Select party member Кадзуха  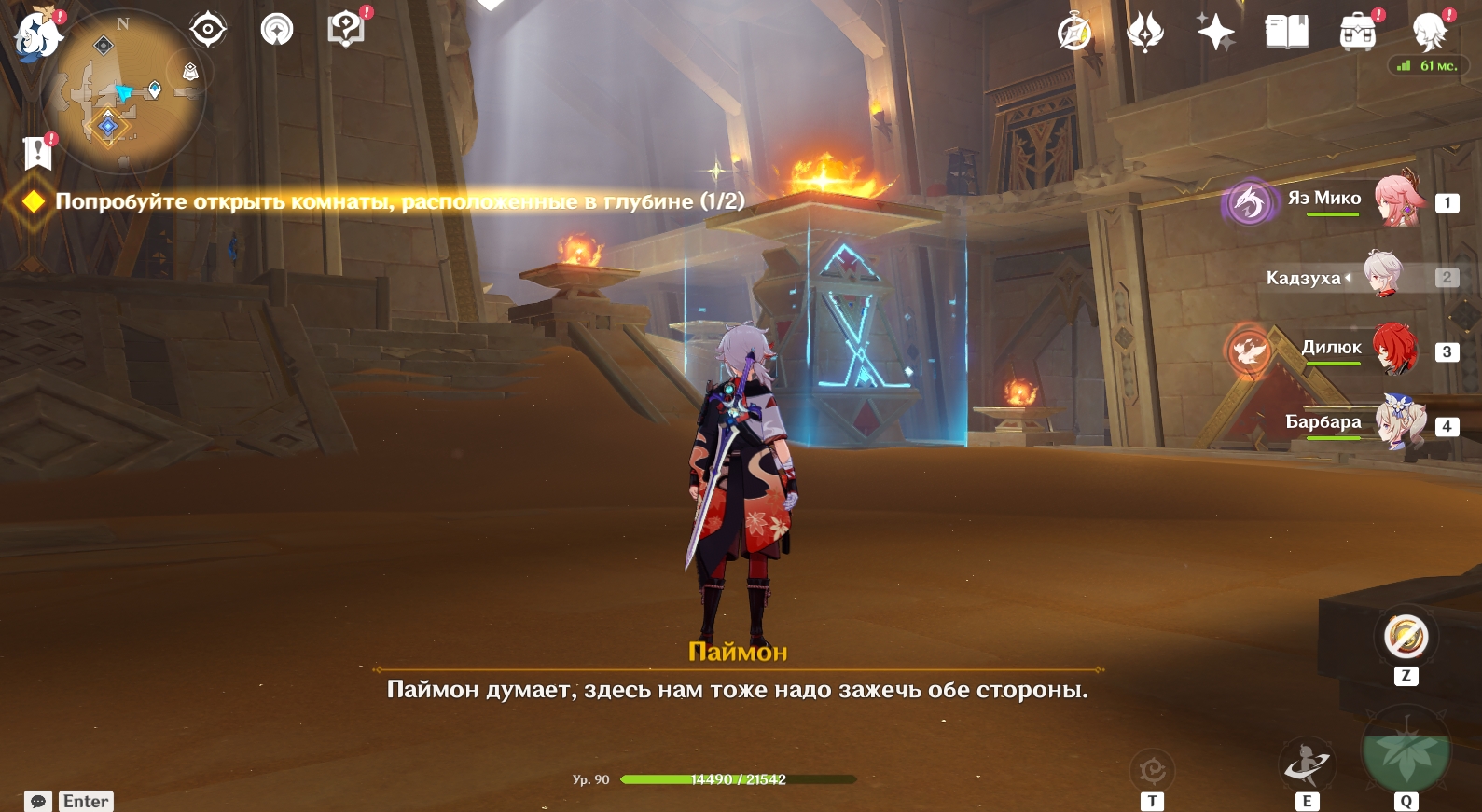tap(1384, 276)
